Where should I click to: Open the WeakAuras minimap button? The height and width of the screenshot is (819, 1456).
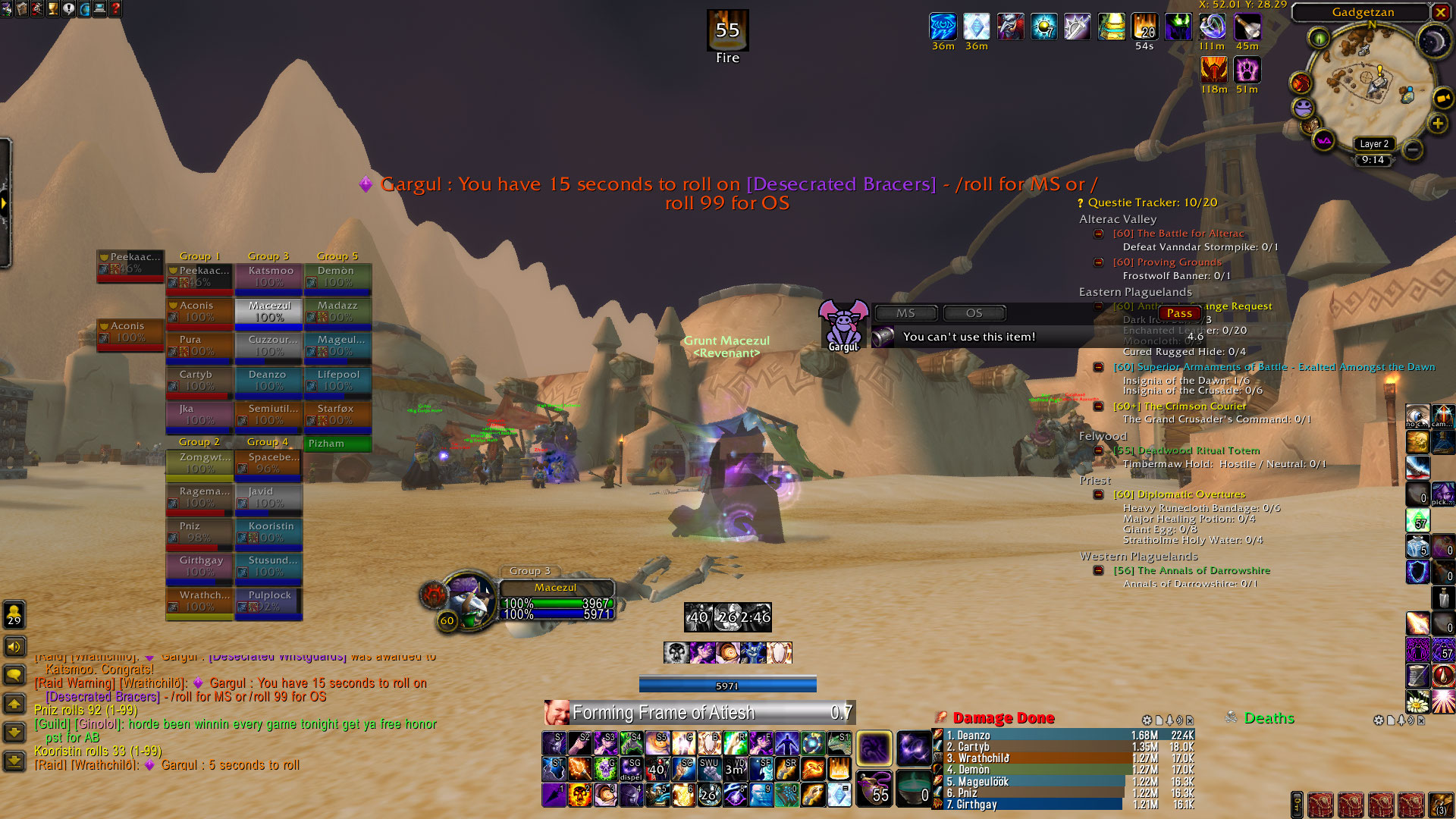pos(1324,140)
